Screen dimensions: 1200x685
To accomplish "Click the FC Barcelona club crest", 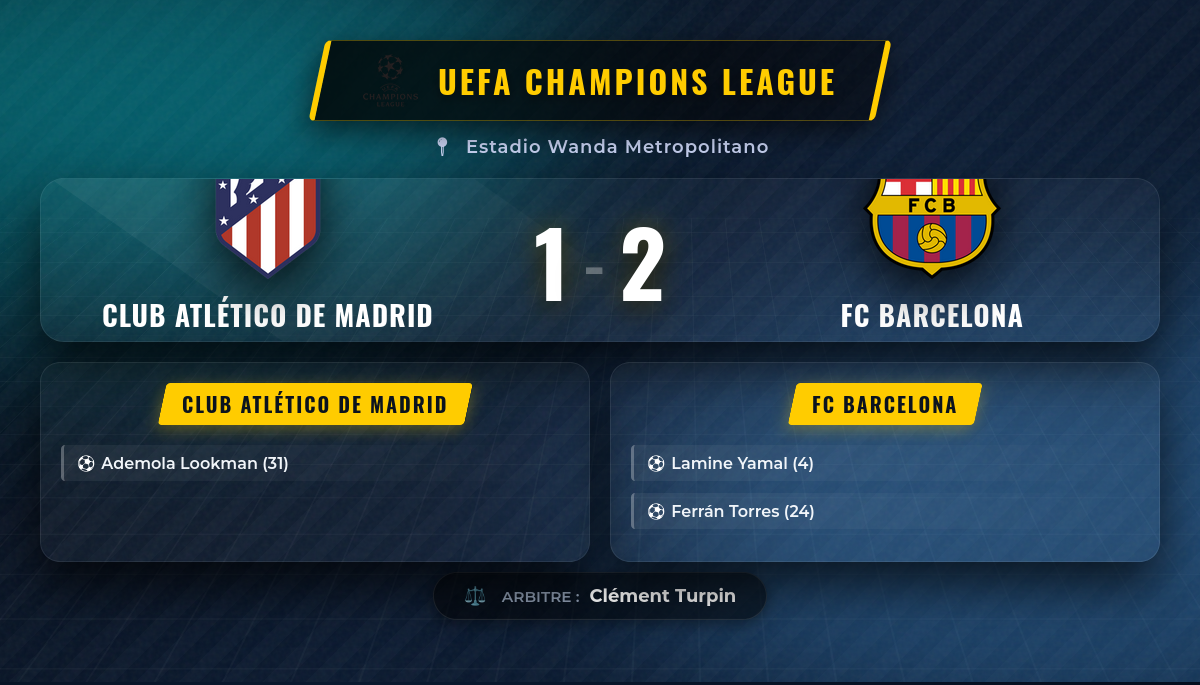I will 931,225.
